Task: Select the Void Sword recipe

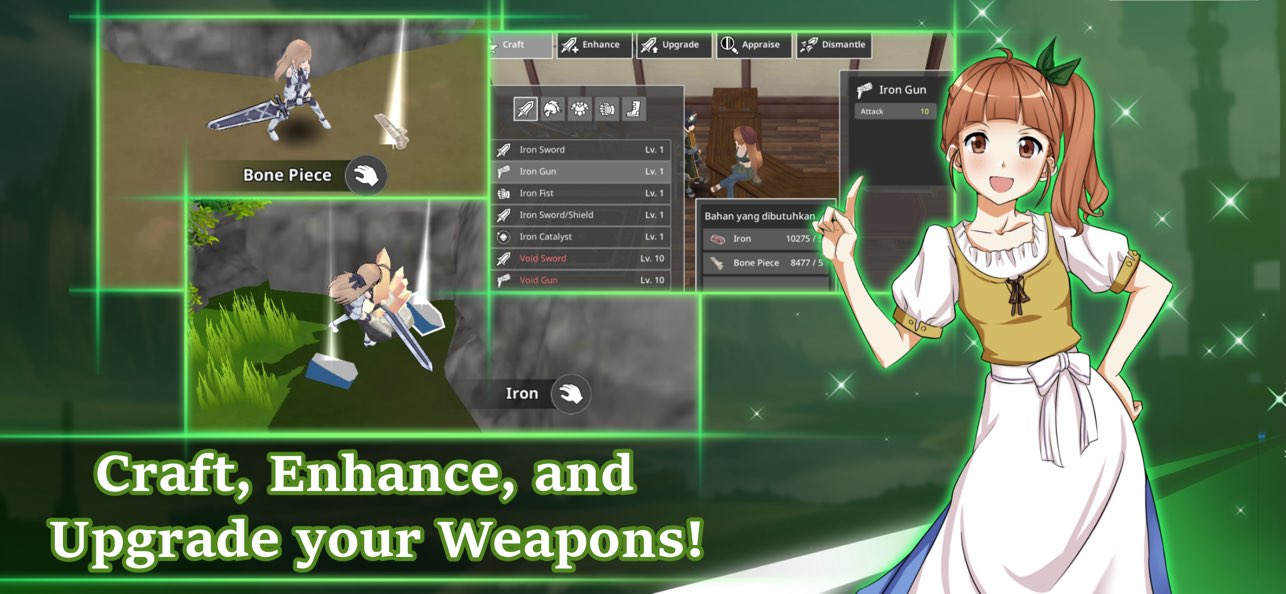Action: point(581,259)
